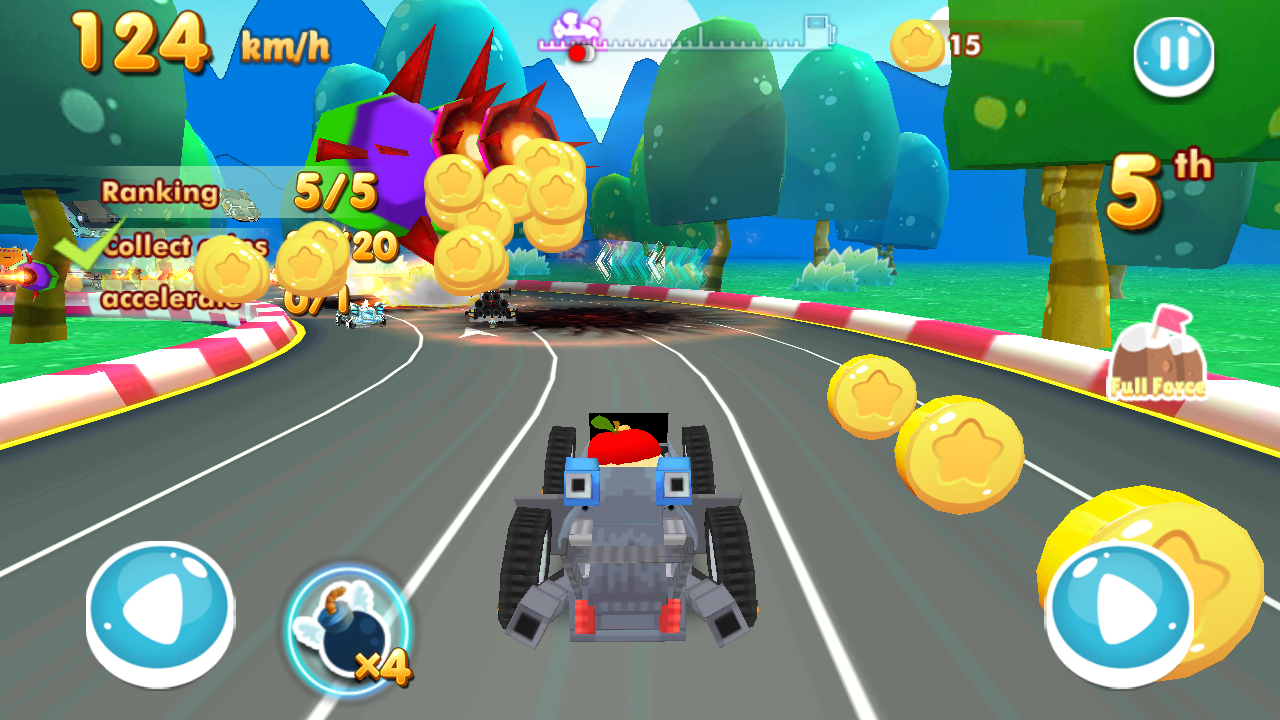Steer left with the left arrow button
The image size is (1280, 720).
160,612
